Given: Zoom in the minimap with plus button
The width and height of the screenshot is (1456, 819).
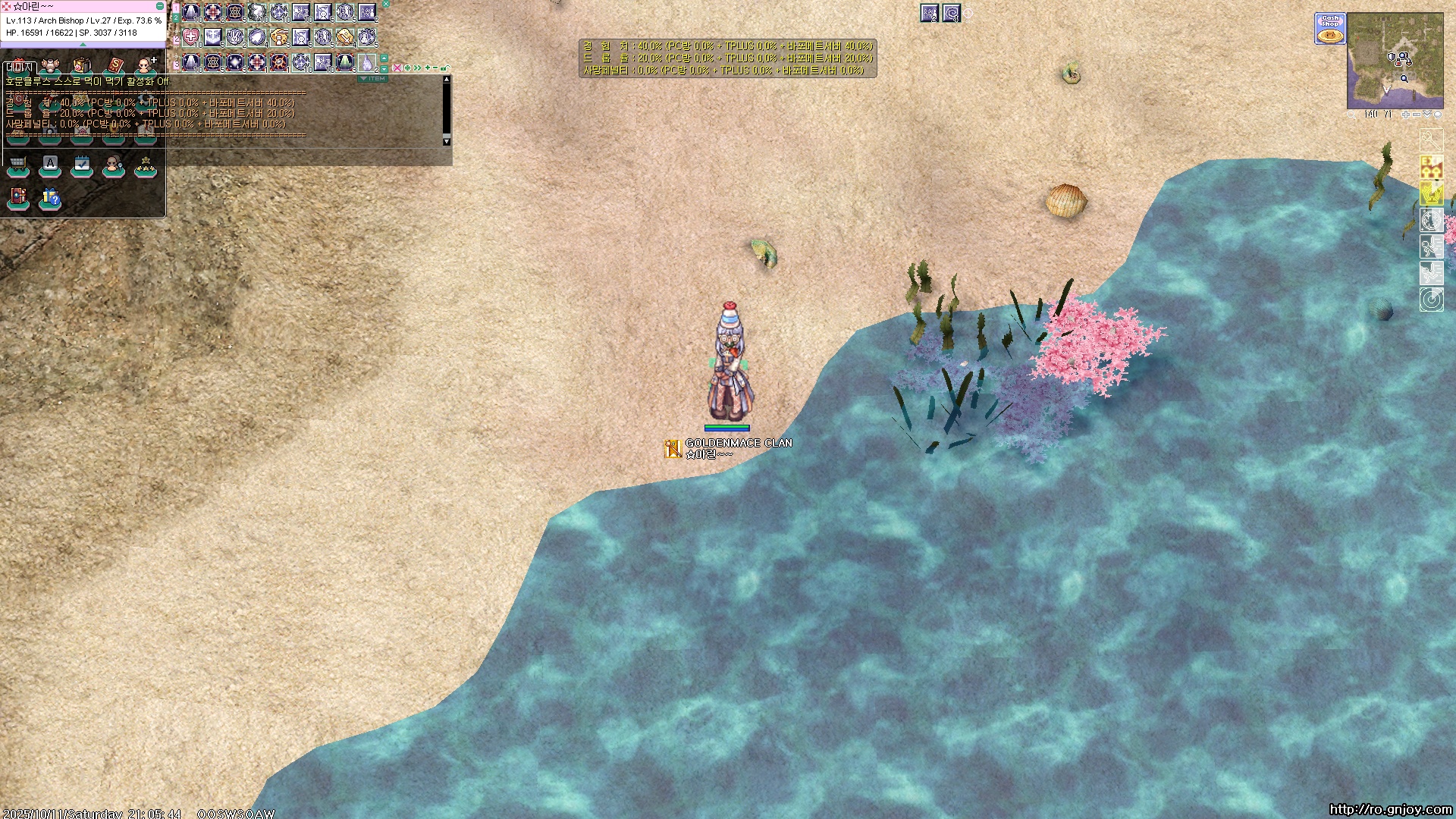Looking at the screenshot, I should click(x=1405, y=115).
